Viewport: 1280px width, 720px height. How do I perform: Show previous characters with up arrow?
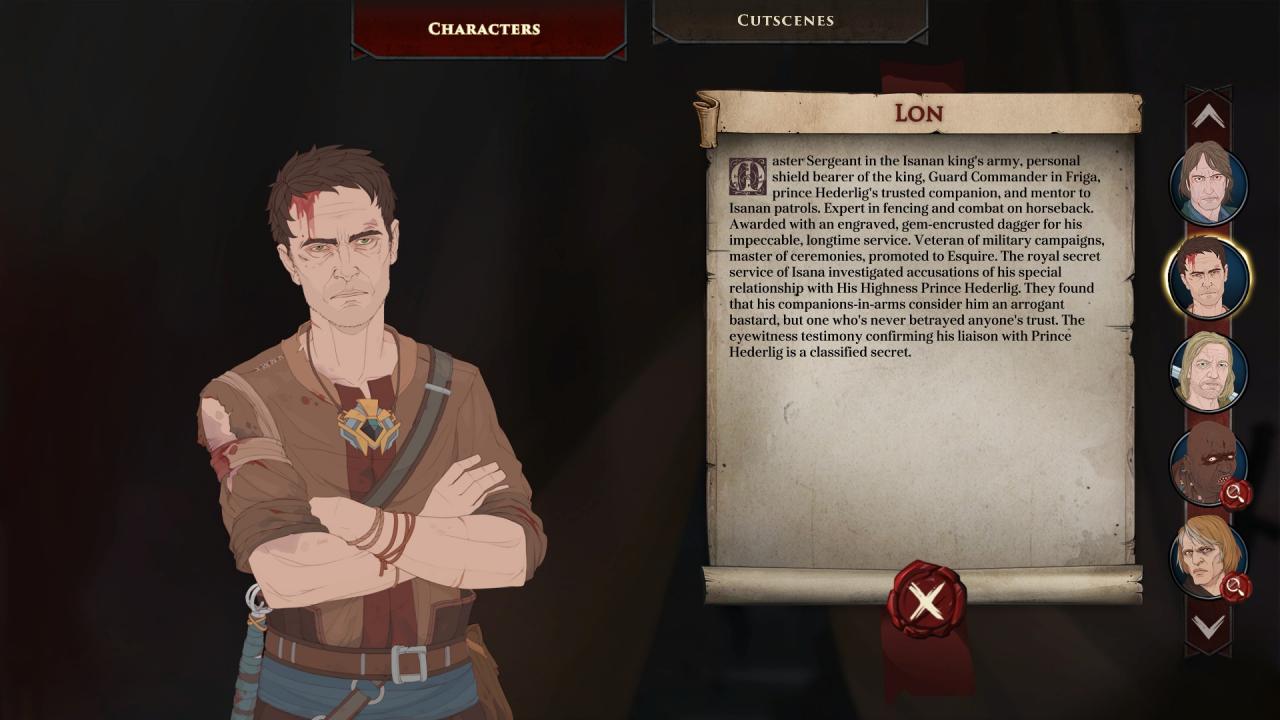coord(1208,117)
